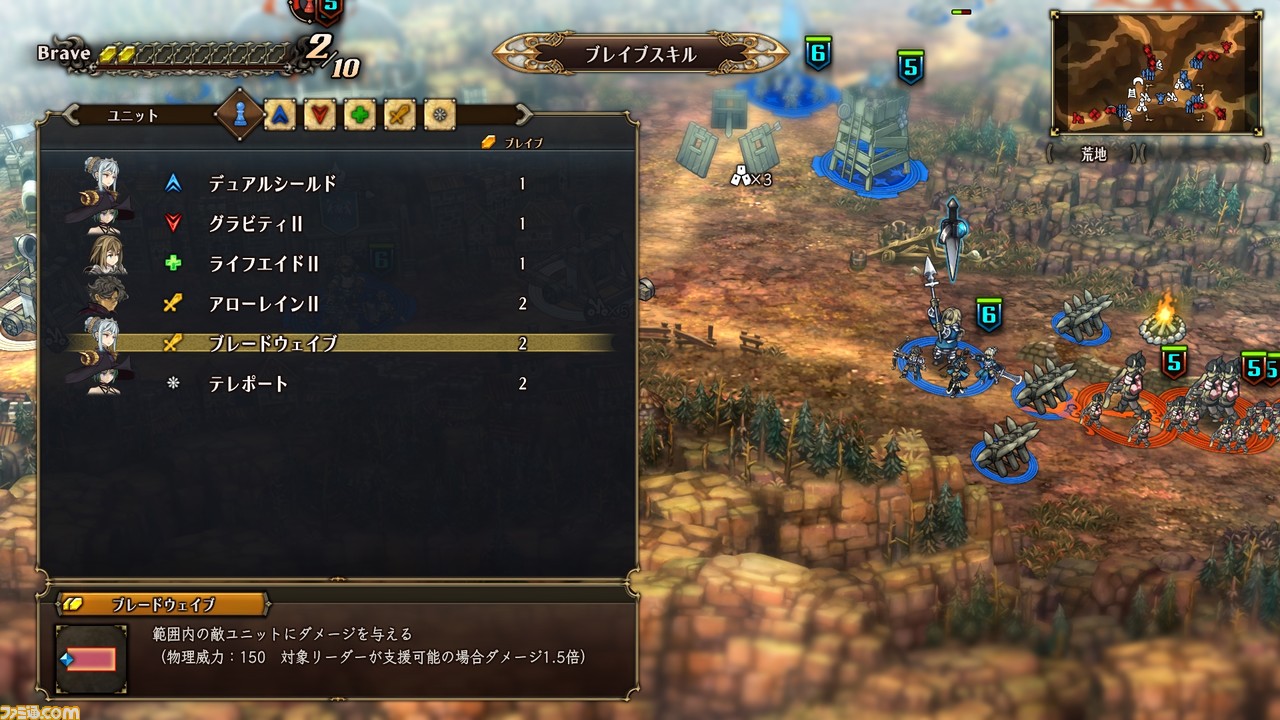Click the green cross healing skill filter
The height and width of the screenshot is (720, 1280).
click(357, 116)
